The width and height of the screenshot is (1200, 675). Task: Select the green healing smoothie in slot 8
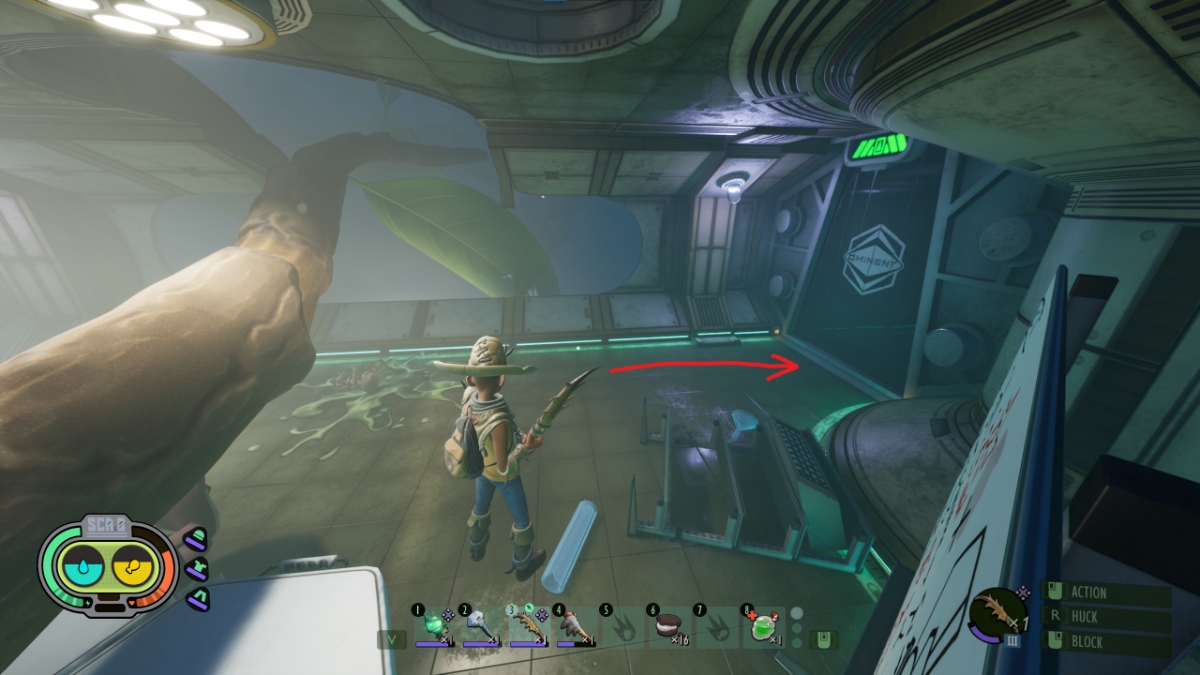click(x=763, y=627)
